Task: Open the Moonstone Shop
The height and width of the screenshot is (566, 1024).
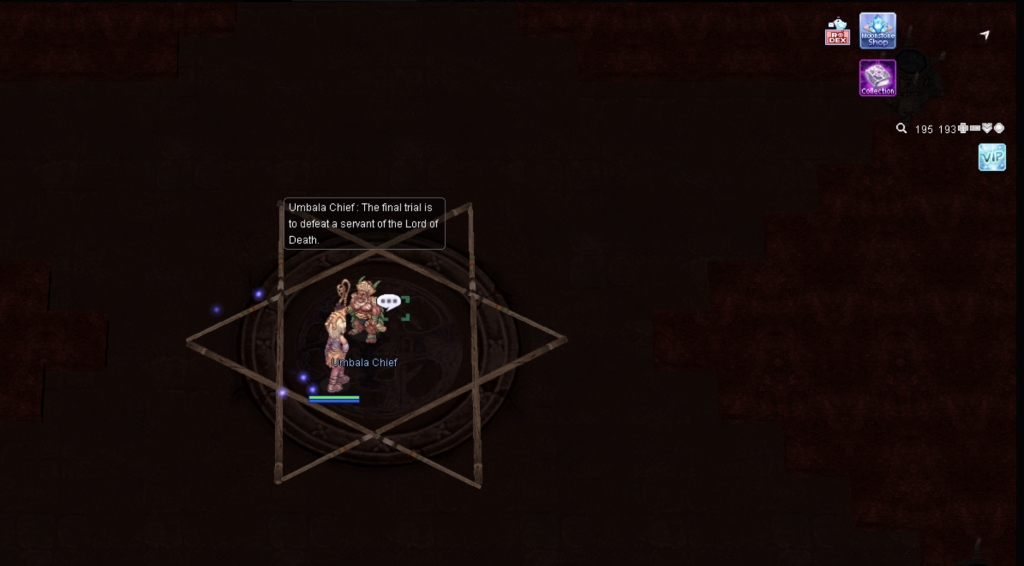Action: coord(877,30)
